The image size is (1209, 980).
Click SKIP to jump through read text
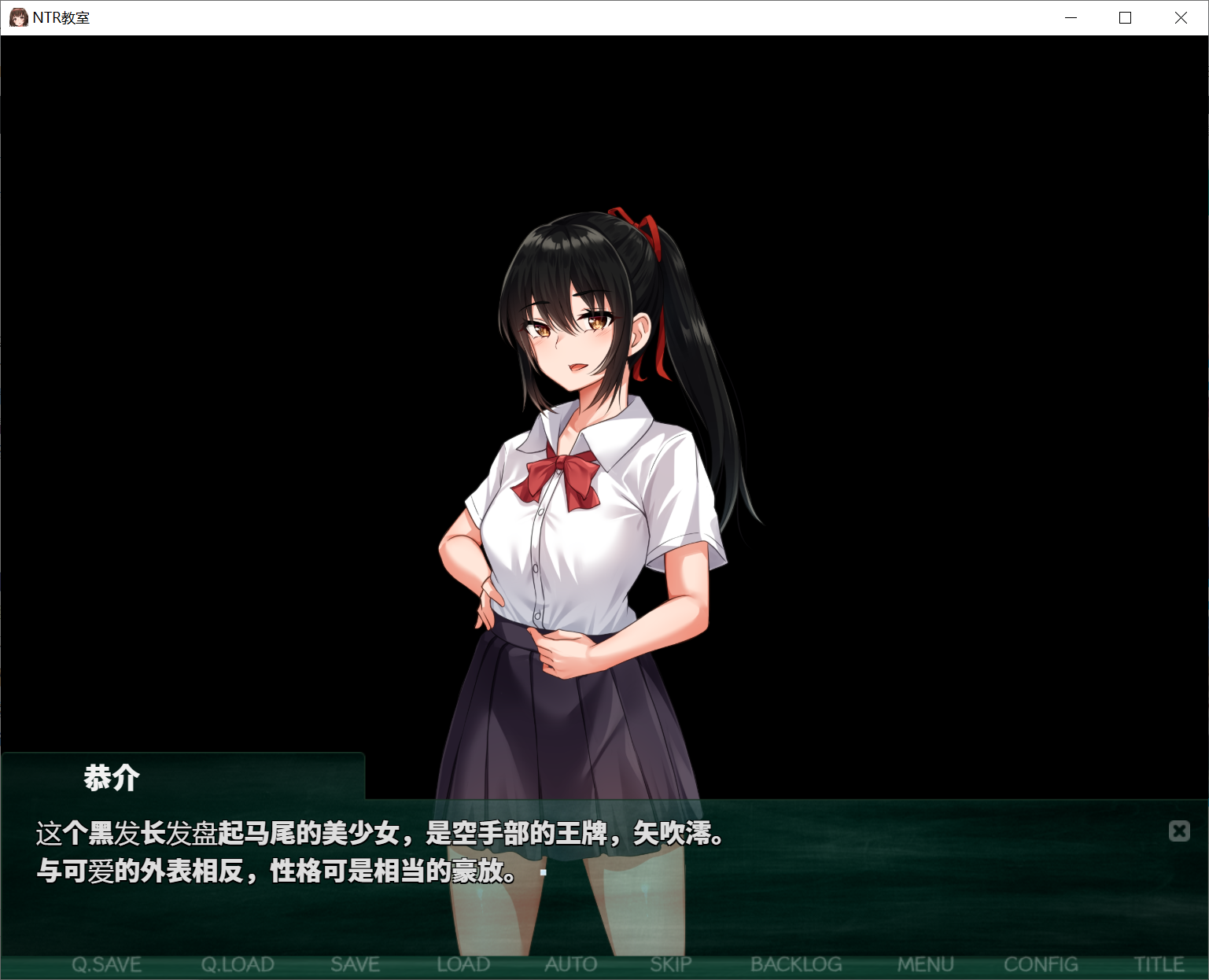point(669,964)
